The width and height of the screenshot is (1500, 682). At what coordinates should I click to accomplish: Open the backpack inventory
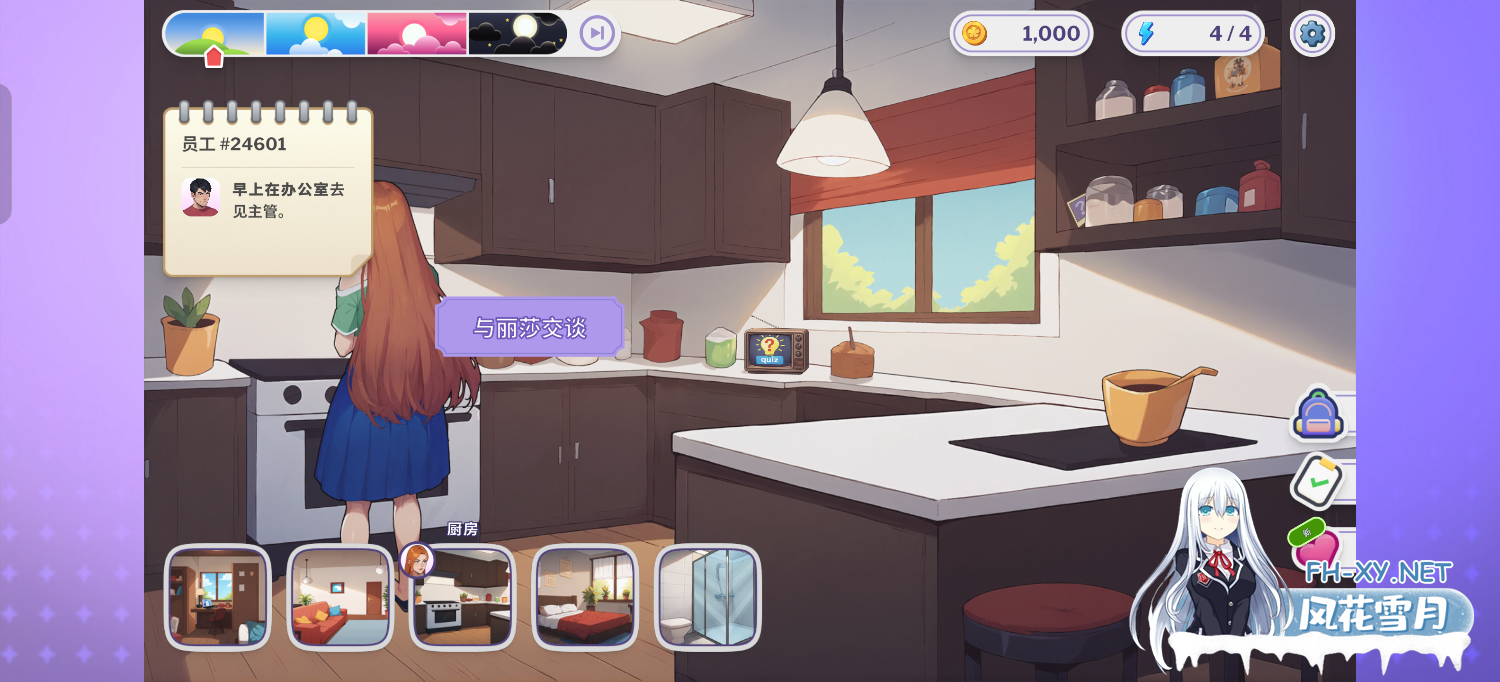1318,415
